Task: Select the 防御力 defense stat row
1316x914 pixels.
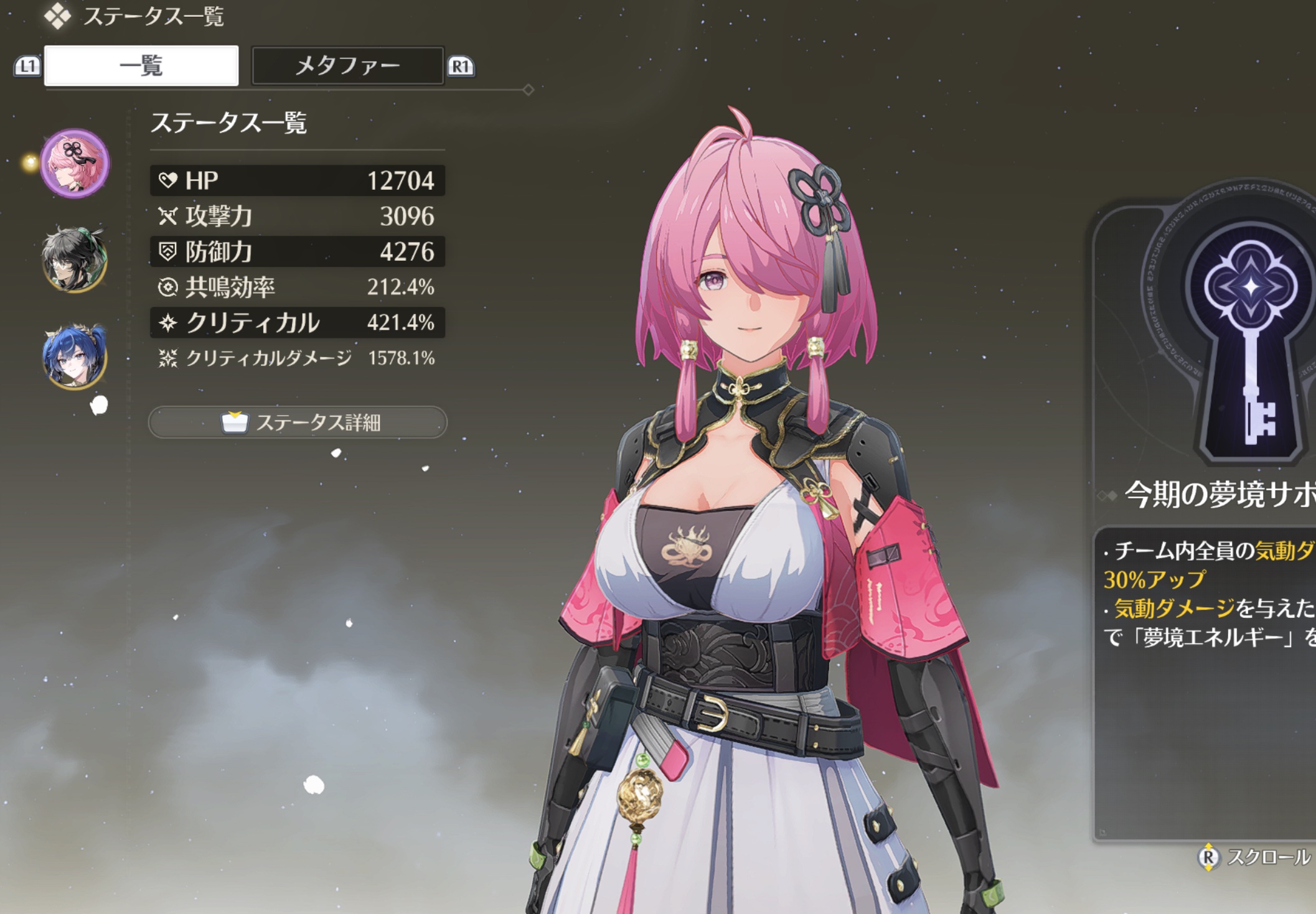Action: point(298,251)
